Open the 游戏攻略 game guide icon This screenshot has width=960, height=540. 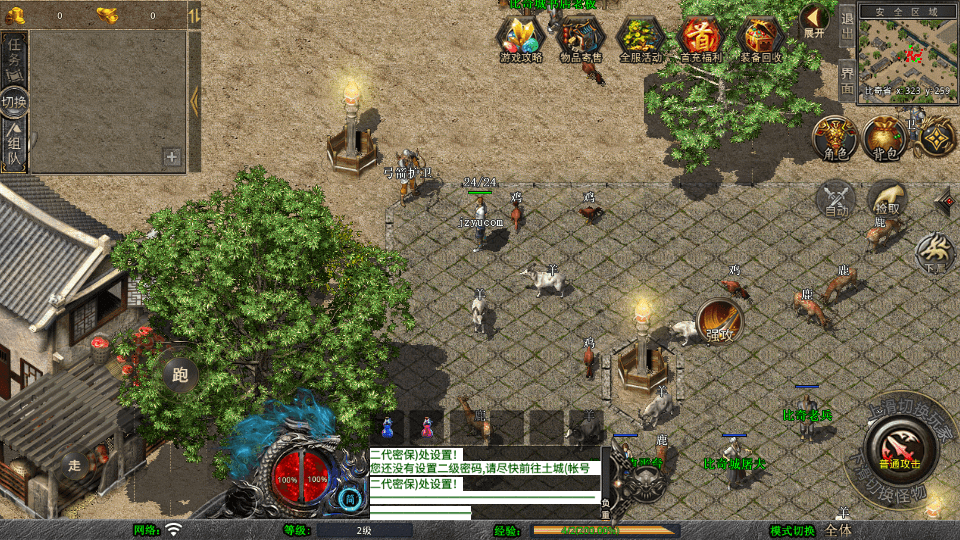pyautogui.click(x=521, y=40)
